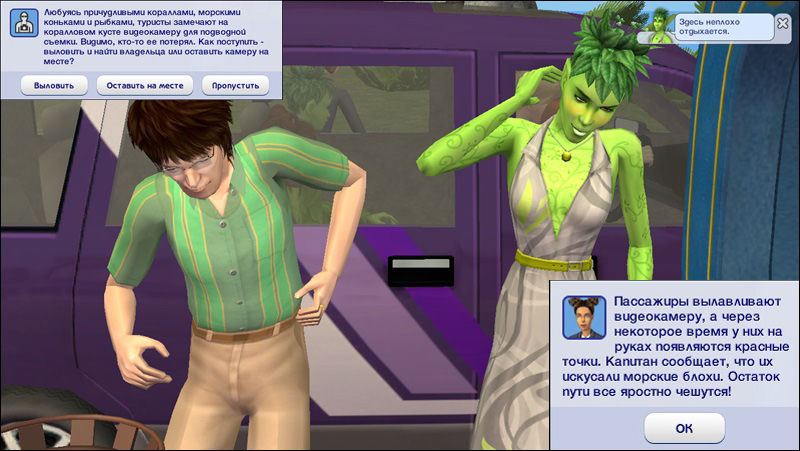The image size is (800, 451).
Task: Choose the "Выловить" option
Action: (53, 86)
